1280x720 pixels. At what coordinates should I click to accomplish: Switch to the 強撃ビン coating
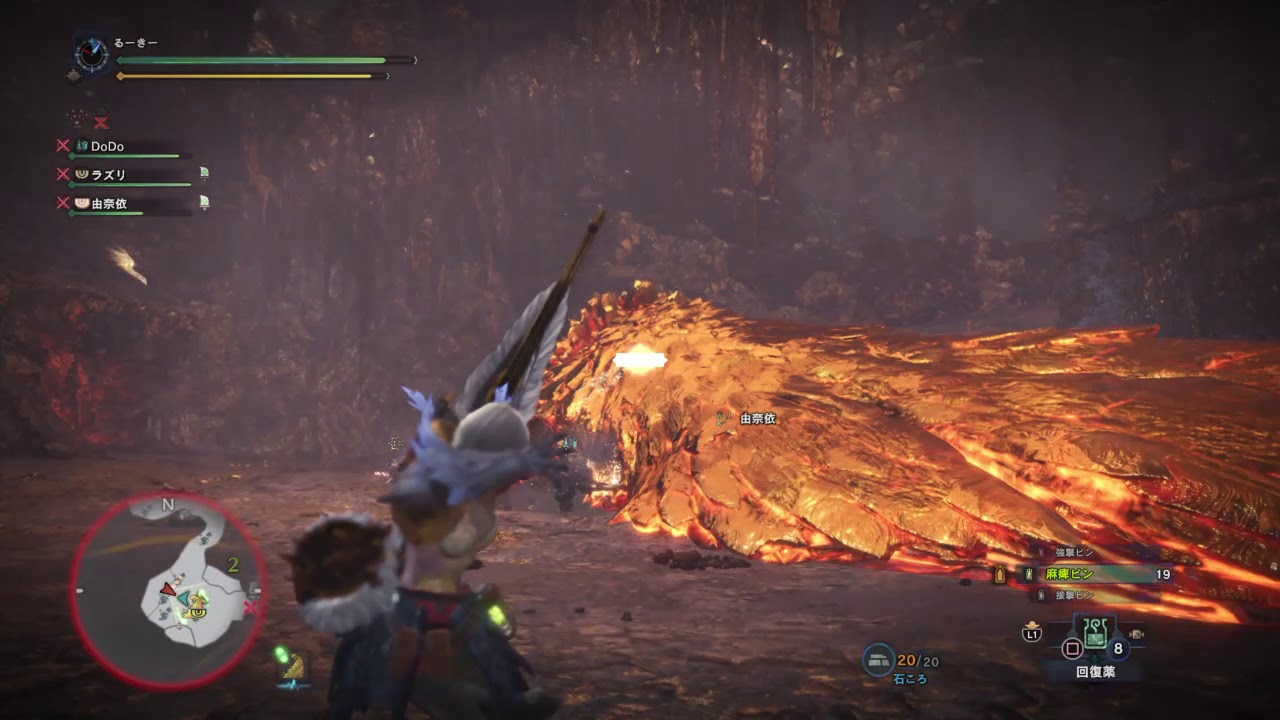tap(1074, 552)
